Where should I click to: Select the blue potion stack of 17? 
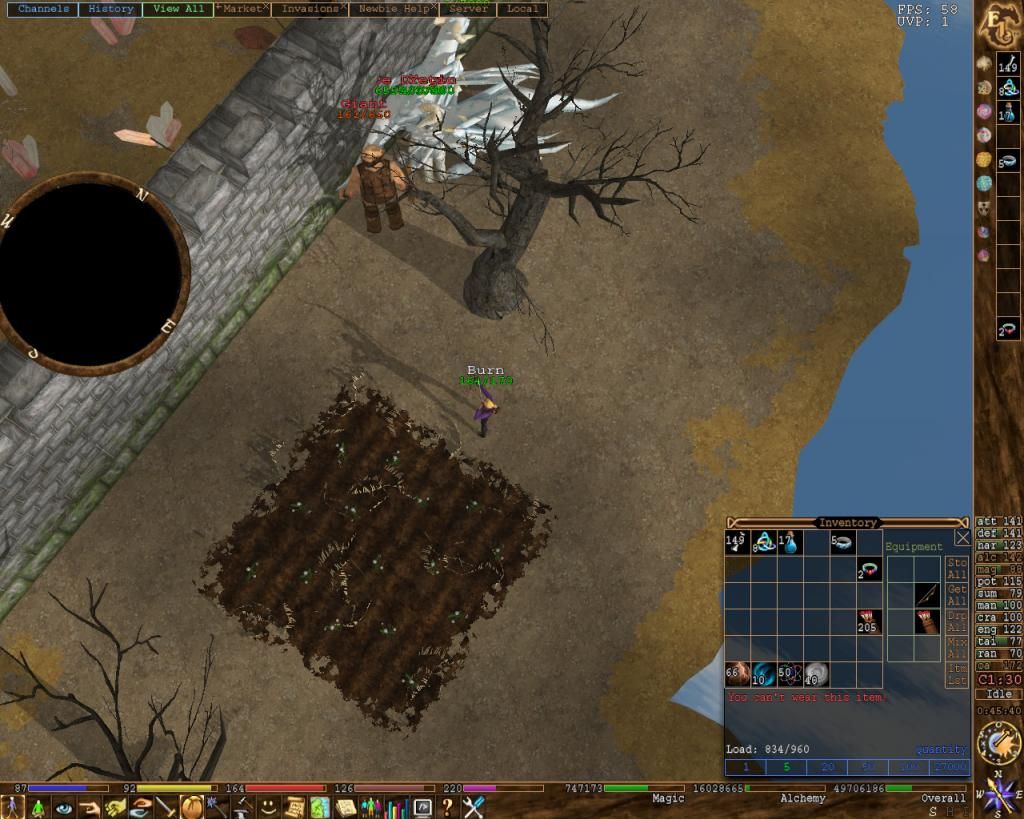[789, 543]
